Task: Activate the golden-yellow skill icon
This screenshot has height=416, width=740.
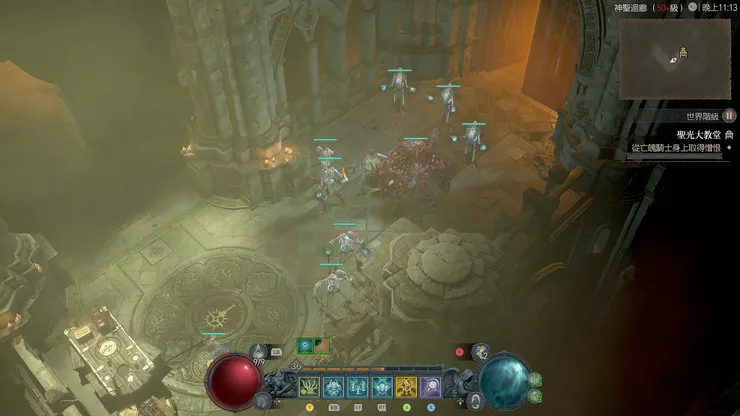Action: tap(406, 386)
